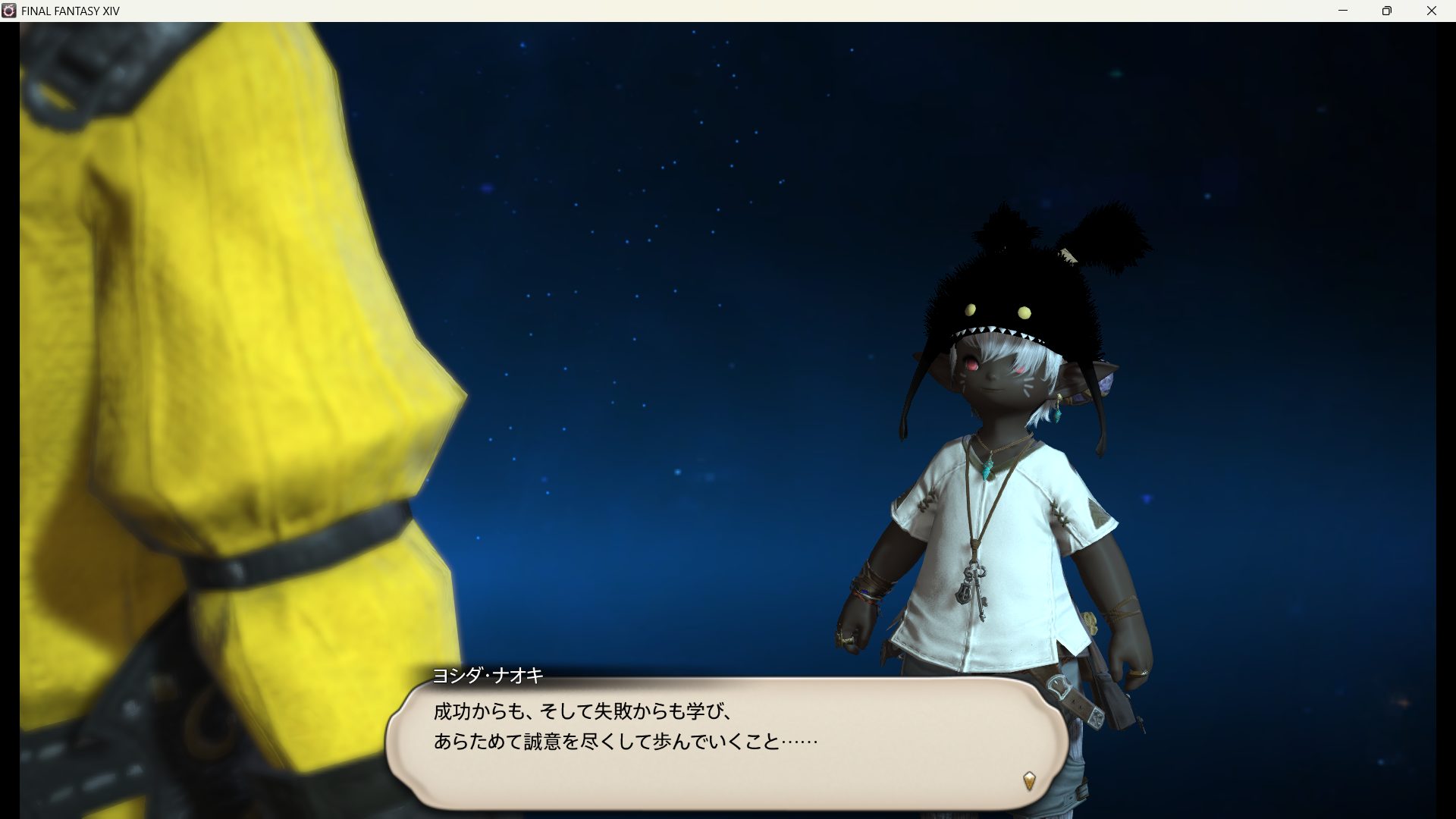Image resolution: width=1456 pixels, height=819 pixels.
Task: Minimize the FINAL FANTASY XIV window
Action: coord(1343,11)
